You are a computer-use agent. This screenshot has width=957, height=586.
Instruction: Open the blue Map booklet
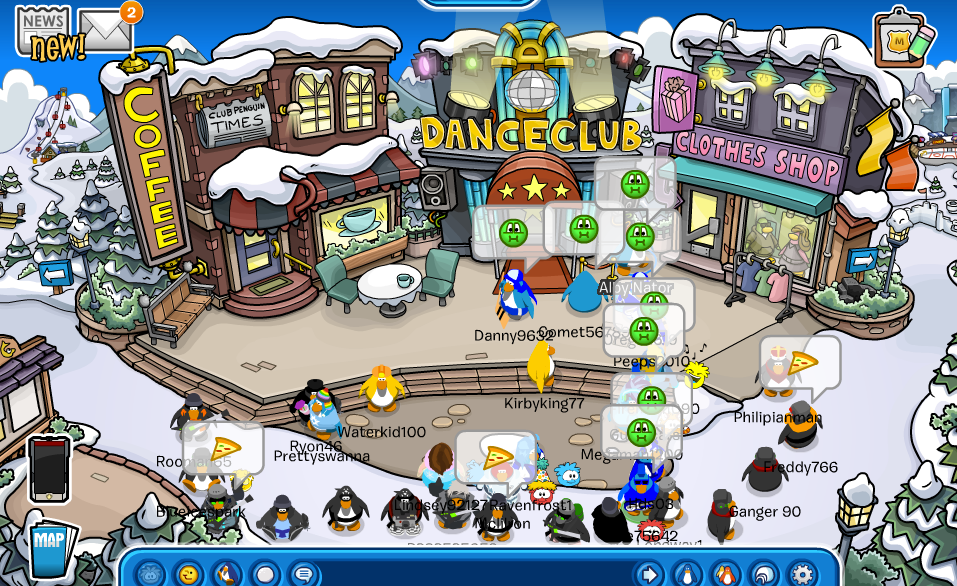coord(50,550)
